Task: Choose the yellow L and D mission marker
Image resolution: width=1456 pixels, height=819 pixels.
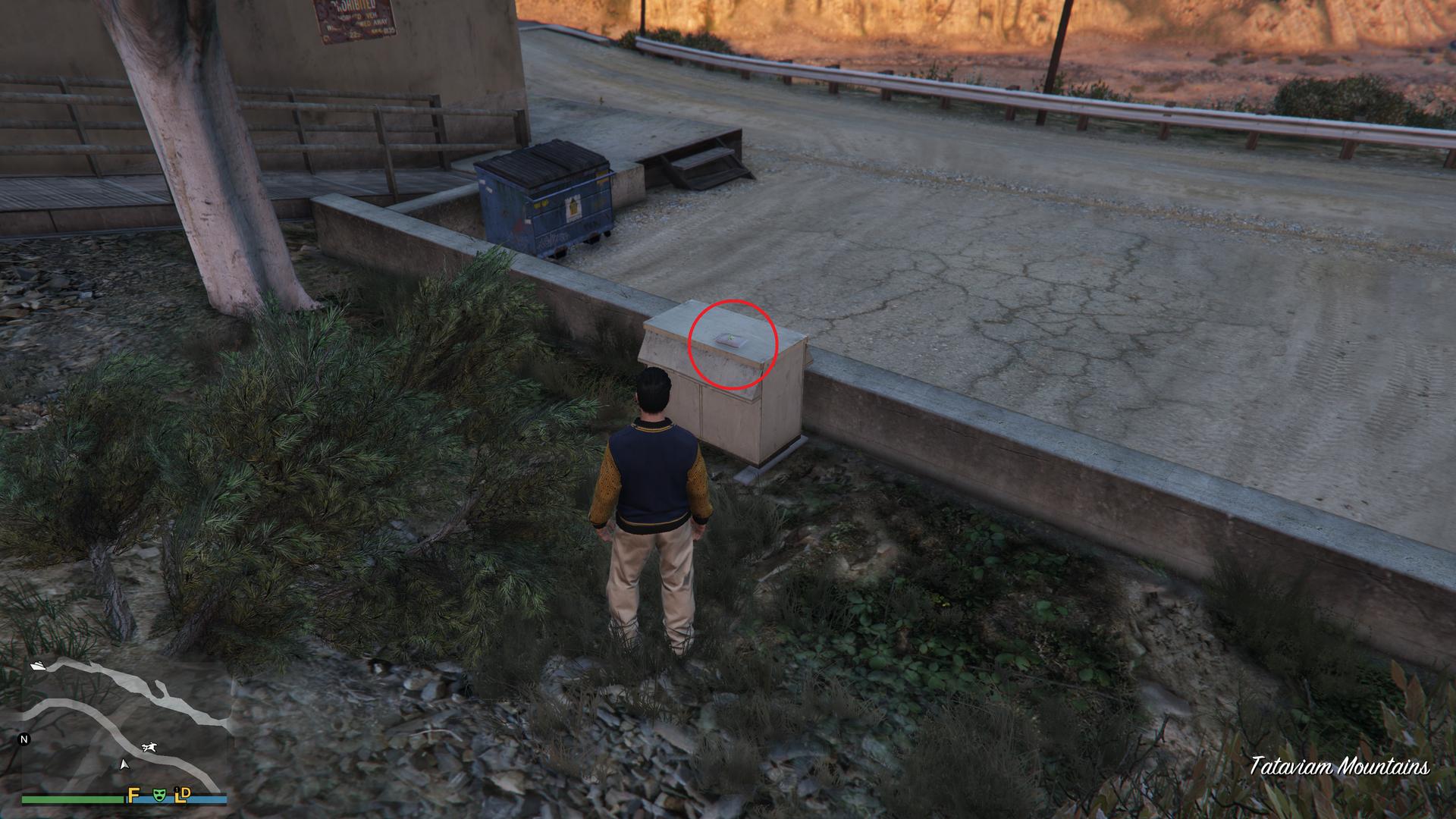Action: (x=183, y=794)
